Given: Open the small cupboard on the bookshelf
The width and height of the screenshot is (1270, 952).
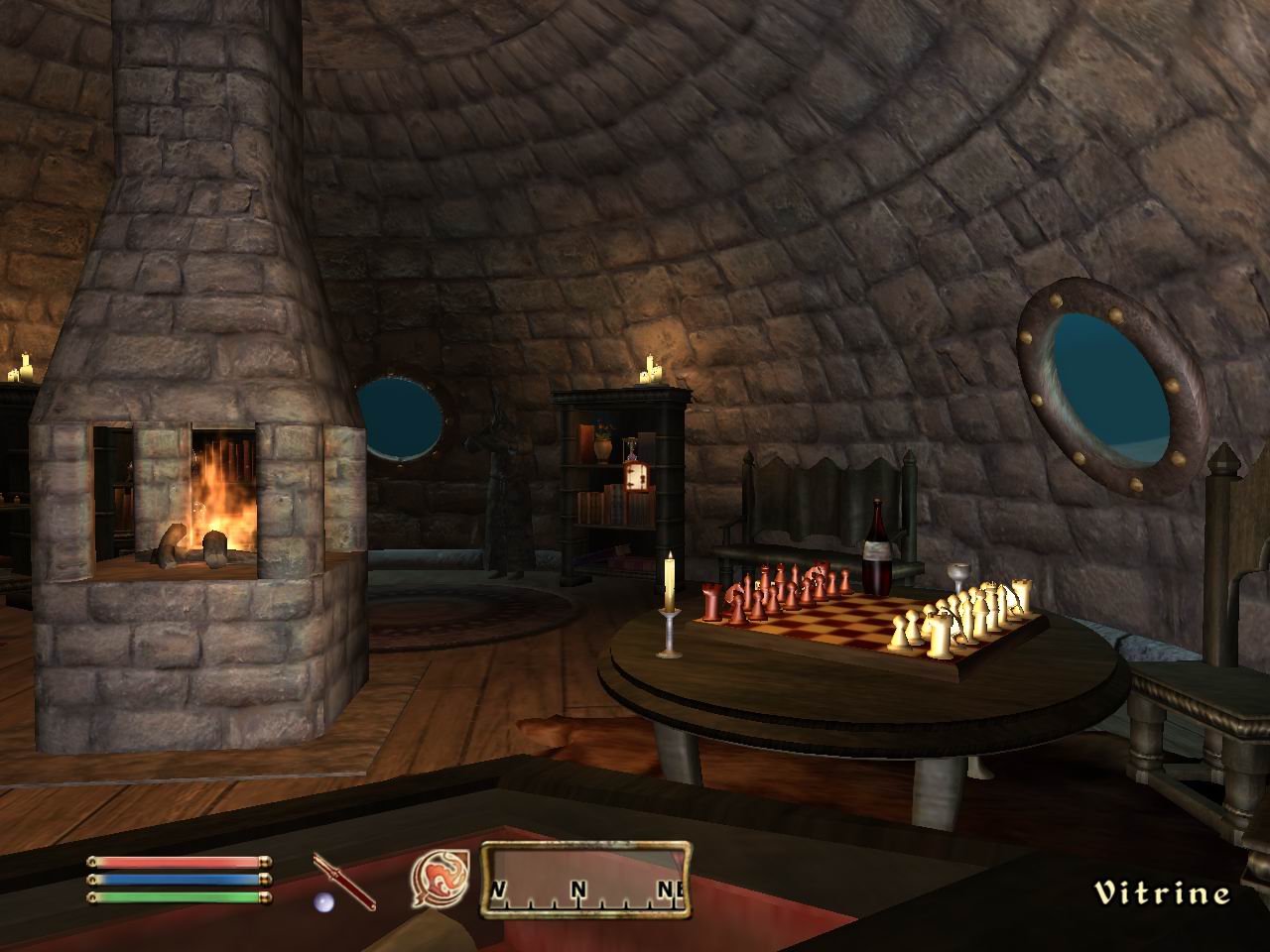Looking at the screenshot, I should [635, 479].
